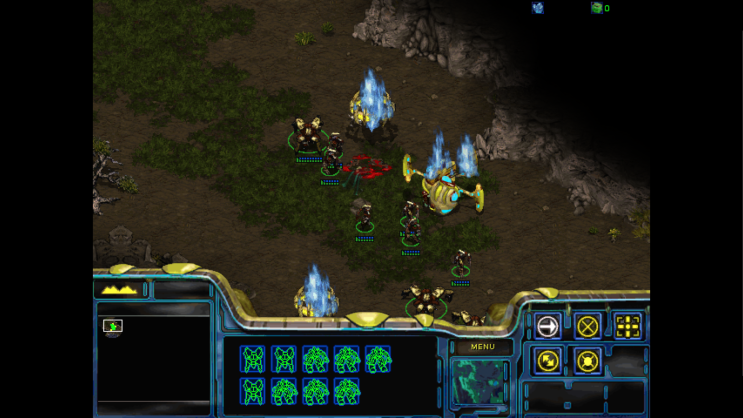Select the small green icon in left panel
The height and width of the screenshot is (418, 743).
[x=113, y=326]
